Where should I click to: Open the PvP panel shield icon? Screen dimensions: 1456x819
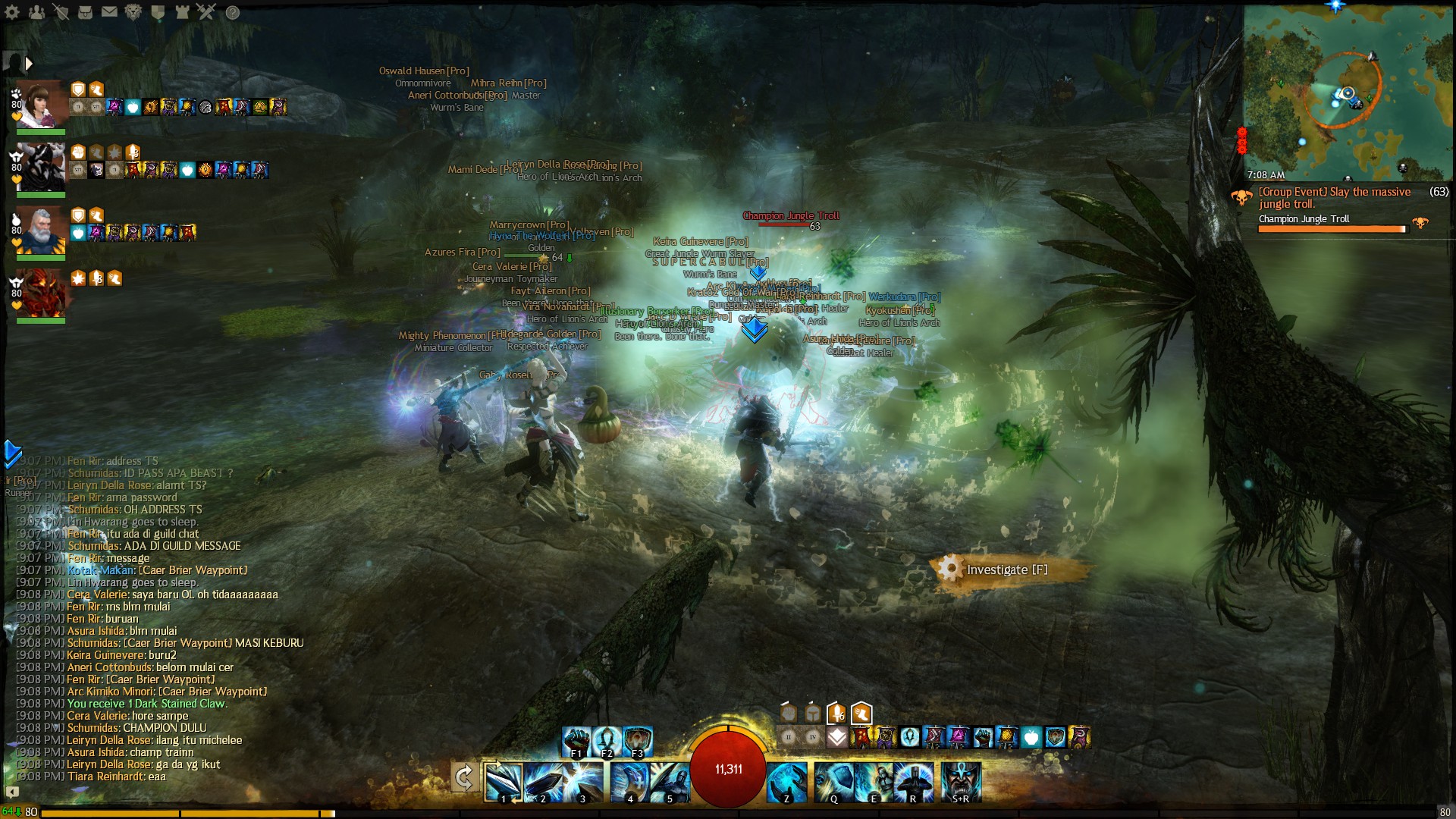click(157, 12)
